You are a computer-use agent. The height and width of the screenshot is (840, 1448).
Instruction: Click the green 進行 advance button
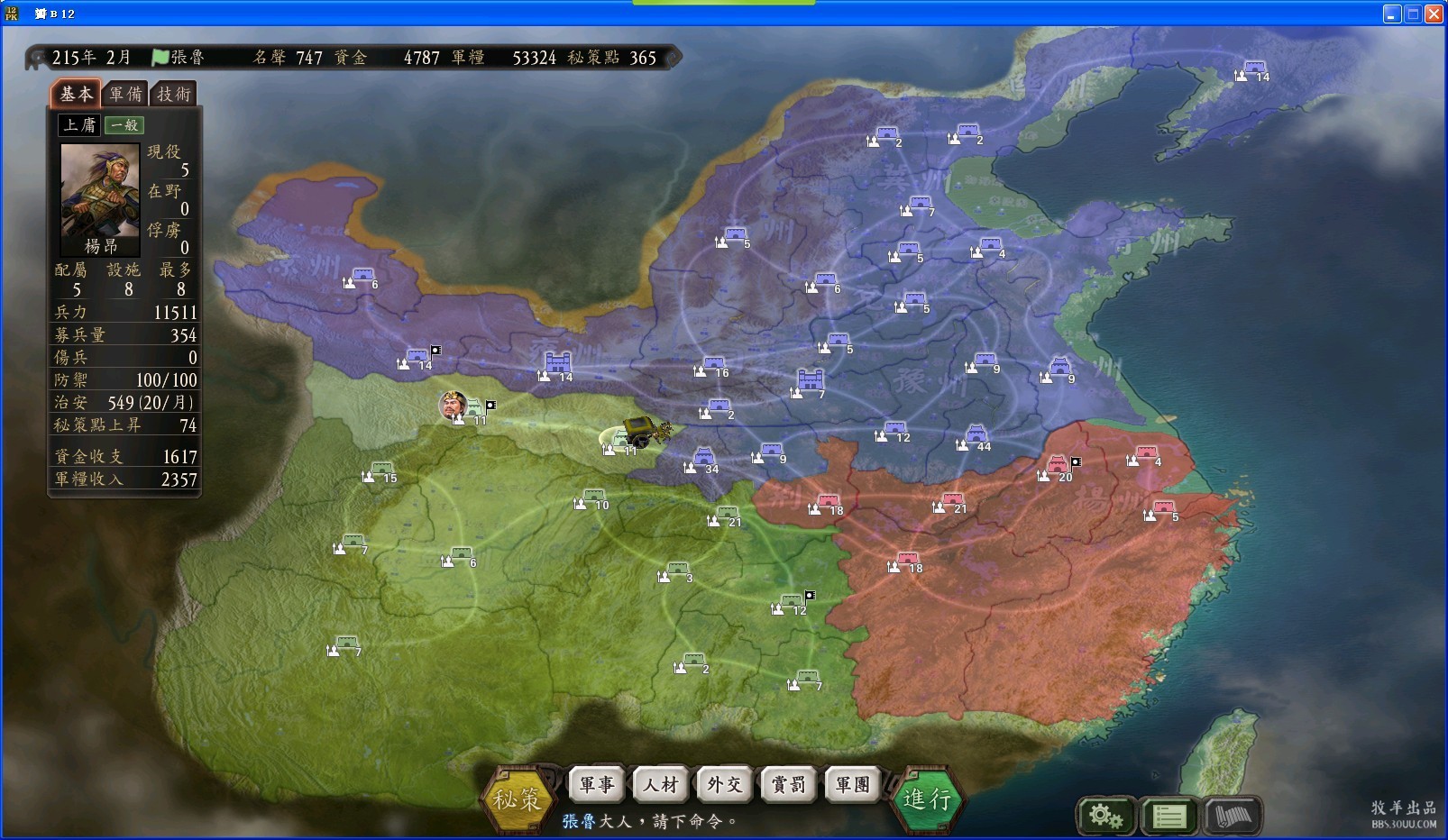click(927, 797)
